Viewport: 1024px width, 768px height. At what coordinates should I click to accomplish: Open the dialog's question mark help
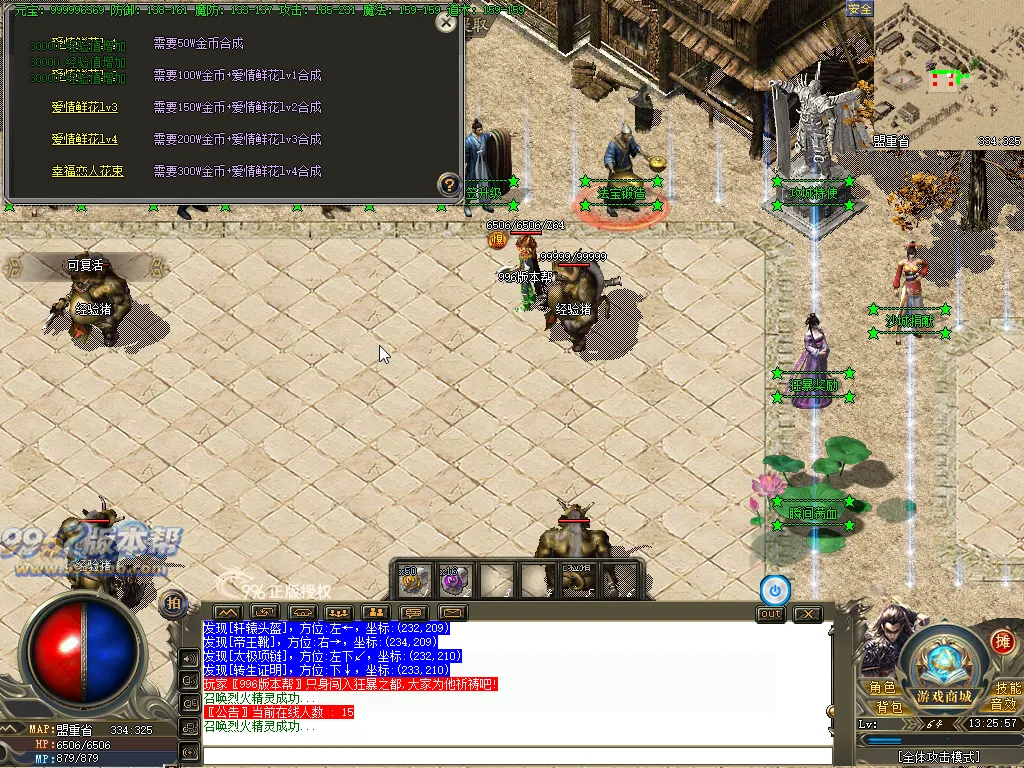coord(449,184)
